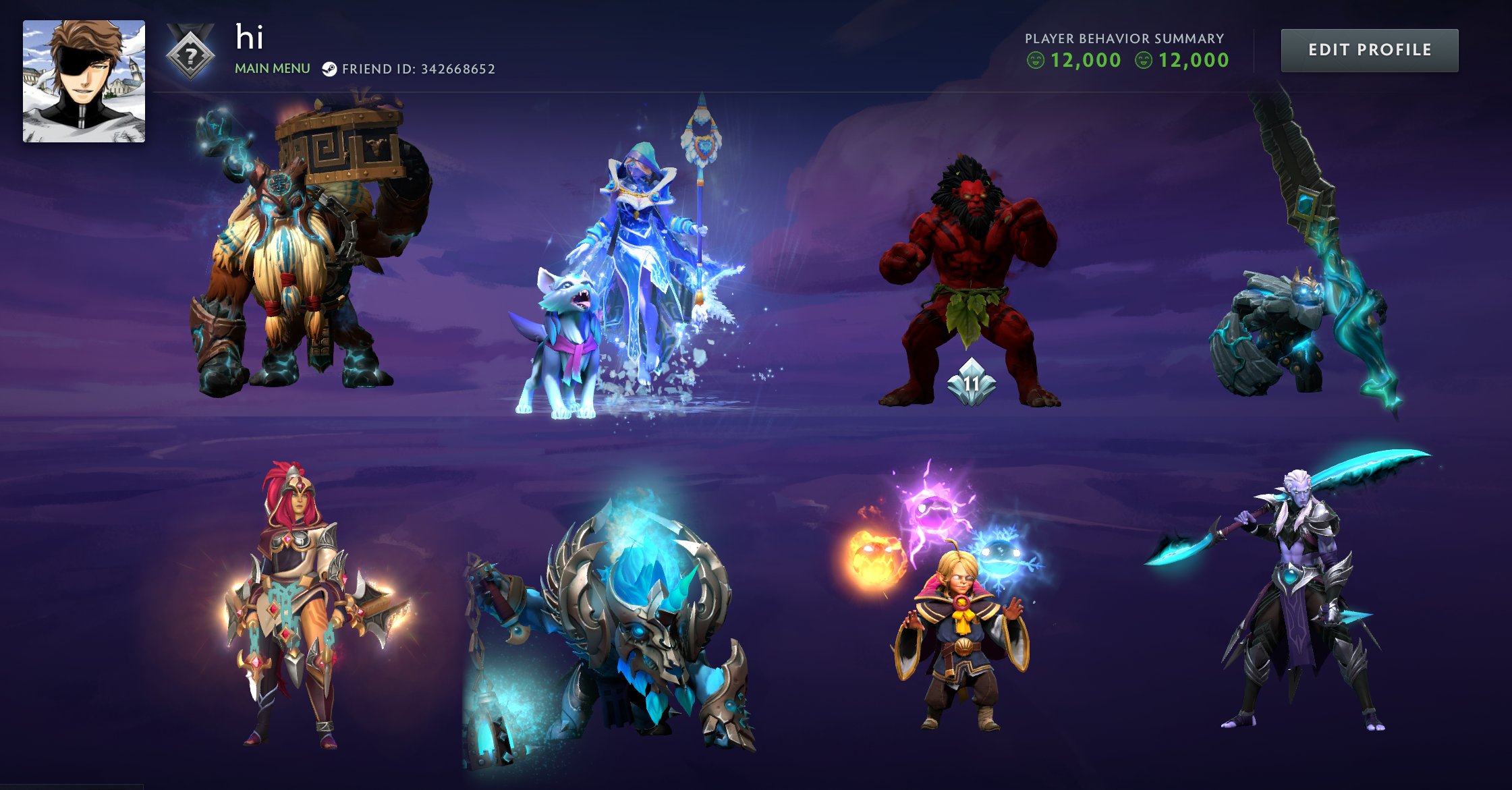The image size is (1512, 790).
Task: Open MAIN MENU
Action: tap(272, 68)
